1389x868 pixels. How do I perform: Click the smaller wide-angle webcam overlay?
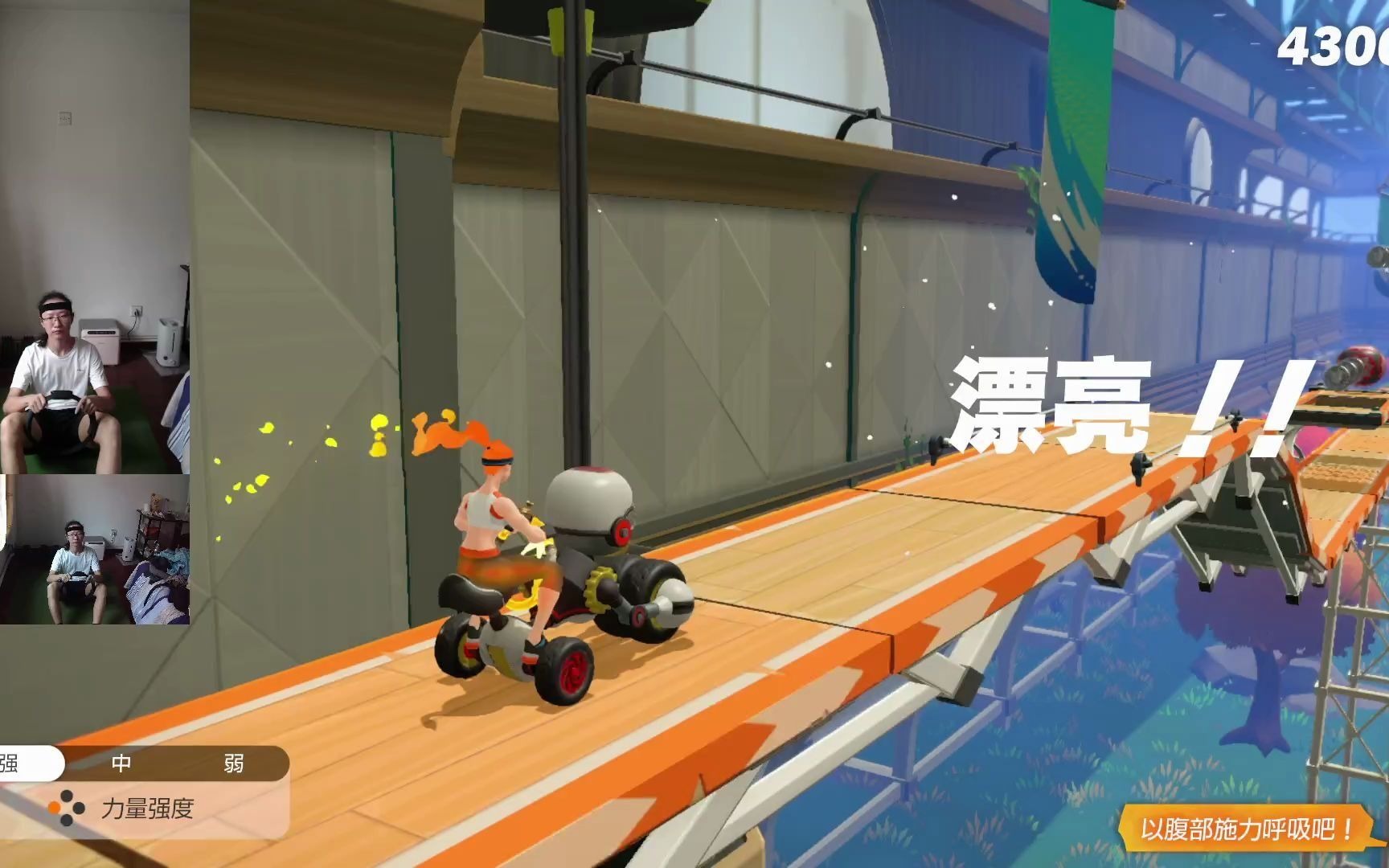tap(95, 549)
